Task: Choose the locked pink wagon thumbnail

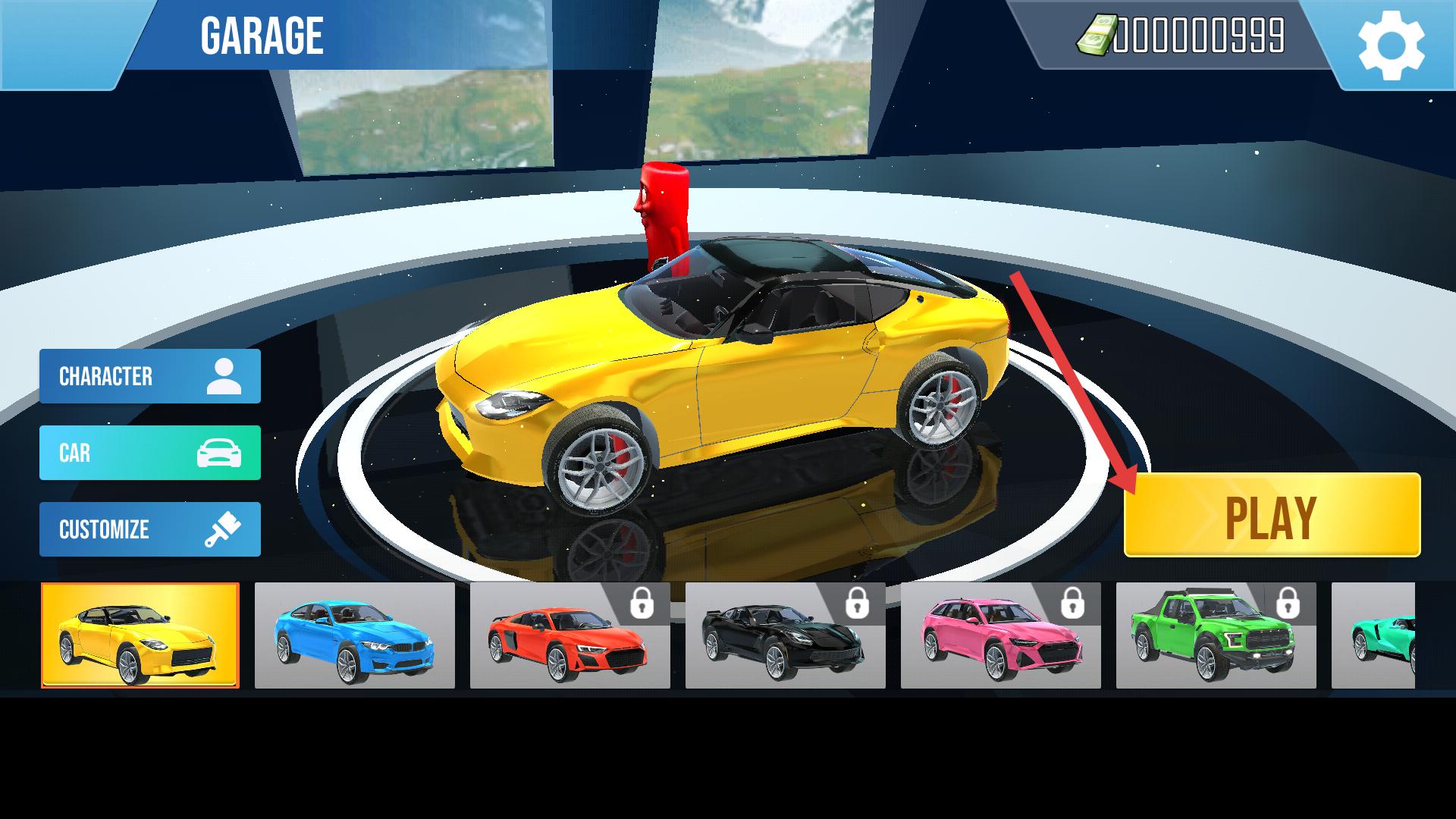Action: pyautogui.click(x=1001, y=635)
